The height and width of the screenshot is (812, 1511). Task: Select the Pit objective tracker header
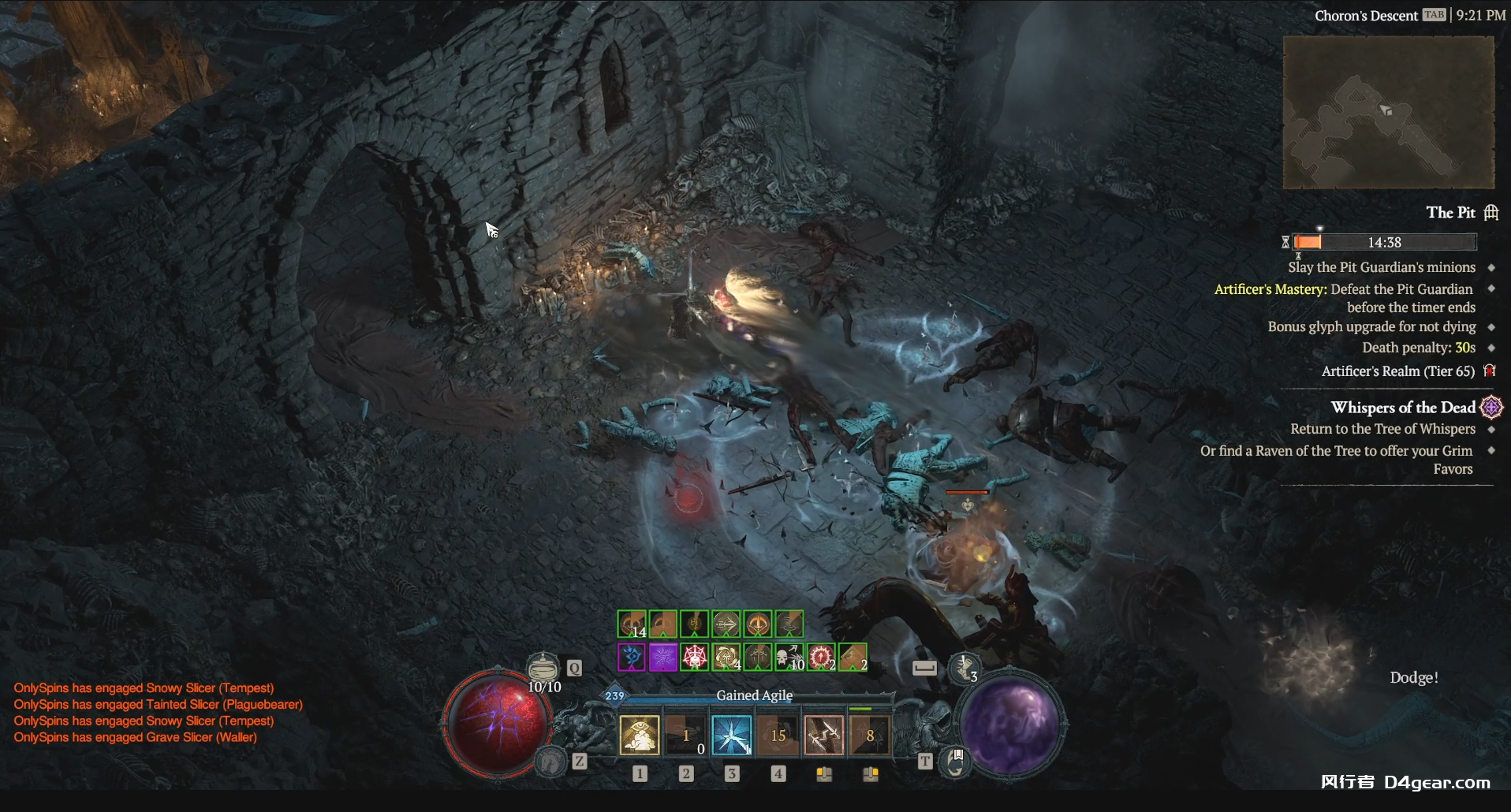(x=1450, y=212)
